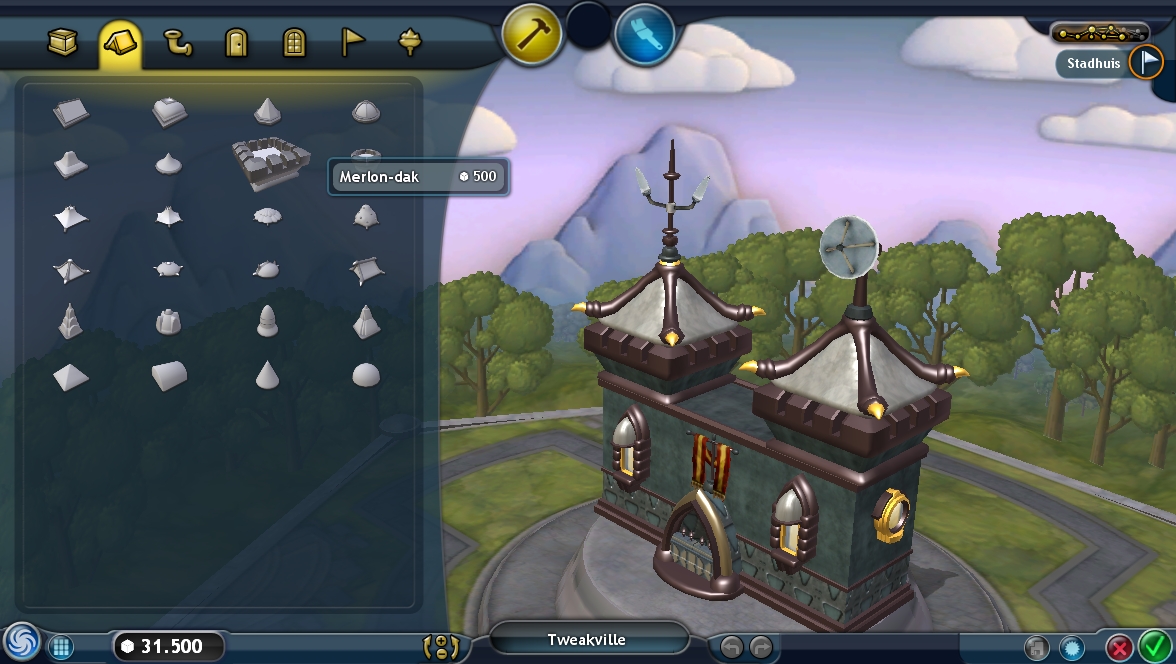
Task: Accept the building with the green checkmark
Action: click(1155, 646)
